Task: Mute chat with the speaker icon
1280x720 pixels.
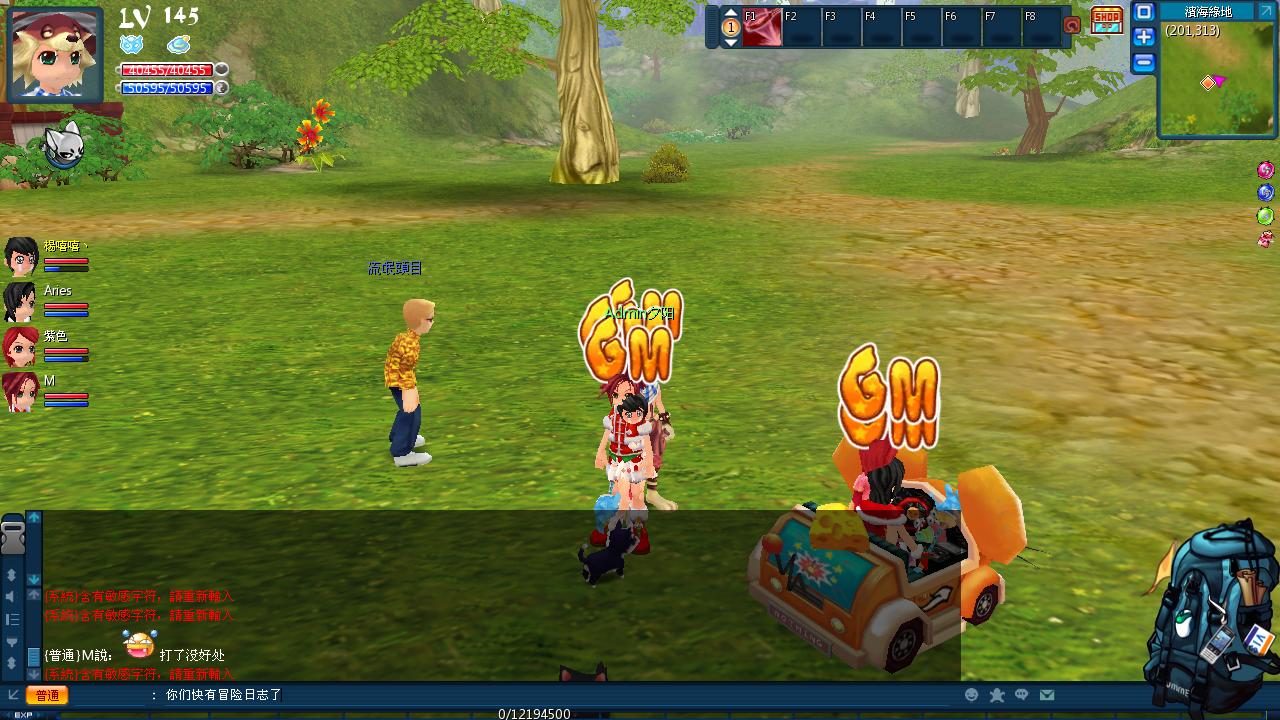Action: coord(11,597)
